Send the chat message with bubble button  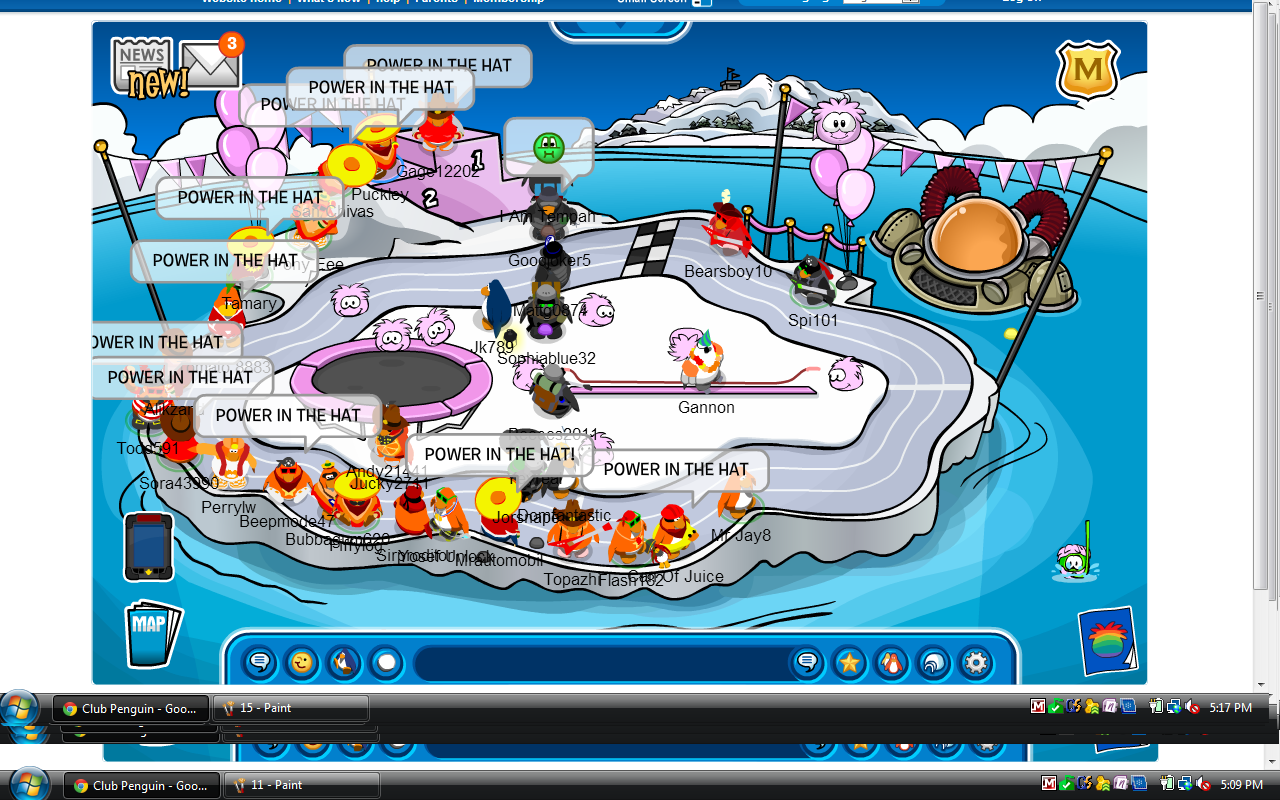808,662
